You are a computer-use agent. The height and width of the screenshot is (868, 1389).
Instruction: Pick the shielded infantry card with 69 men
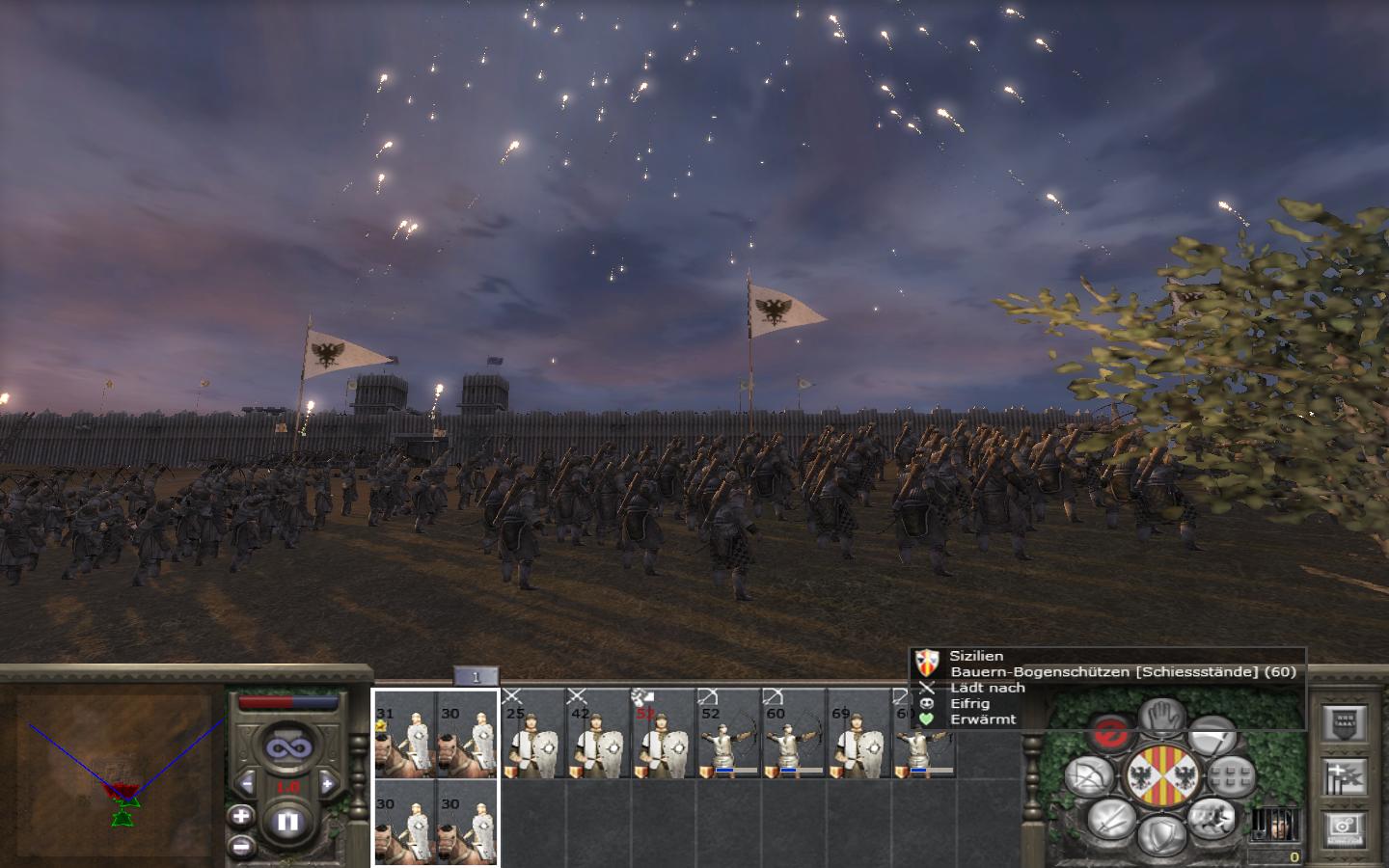(858, 737)
